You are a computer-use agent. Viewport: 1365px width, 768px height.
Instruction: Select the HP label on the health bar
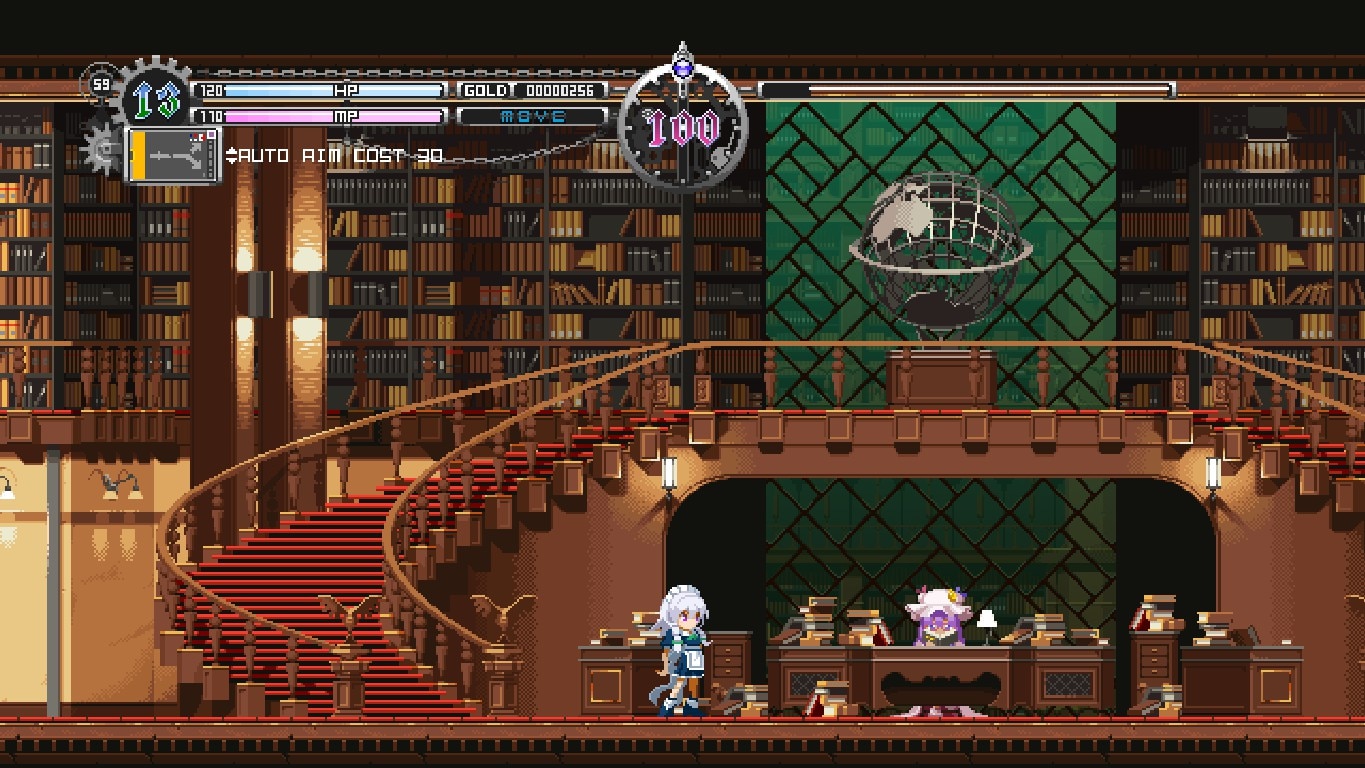pos(348,90)
